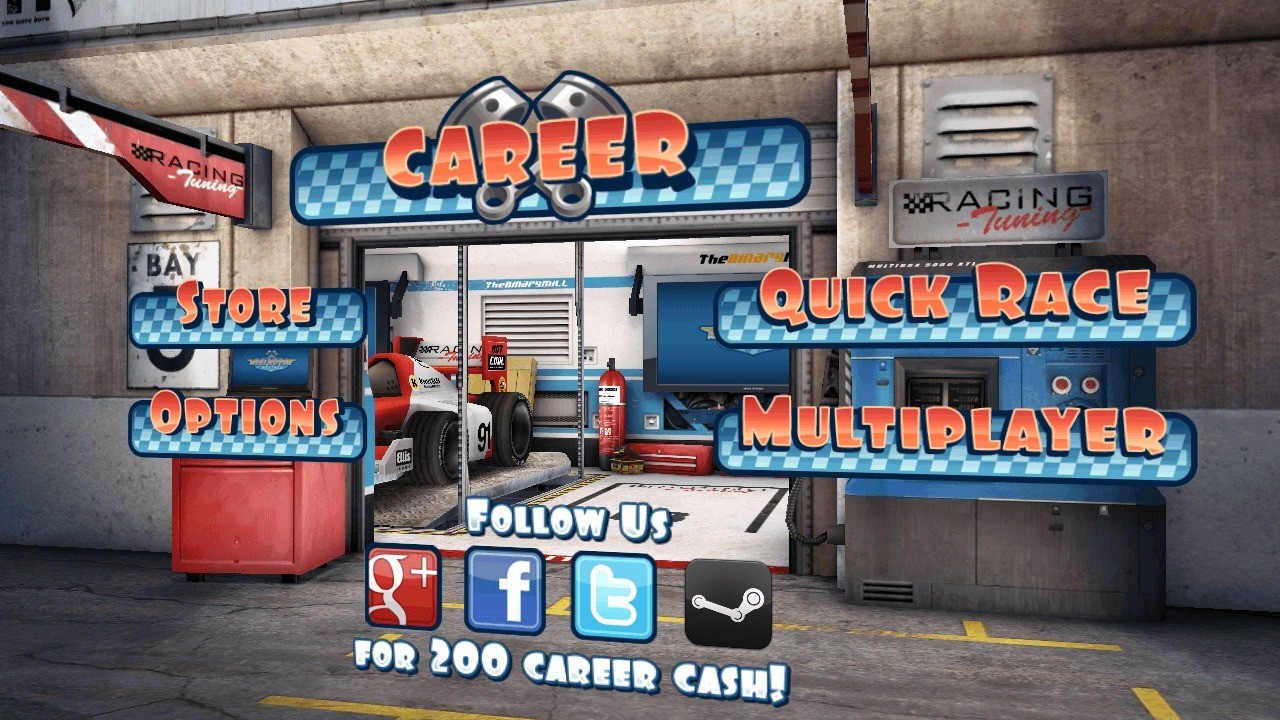Open the Options menu

(x=246, y=422)
